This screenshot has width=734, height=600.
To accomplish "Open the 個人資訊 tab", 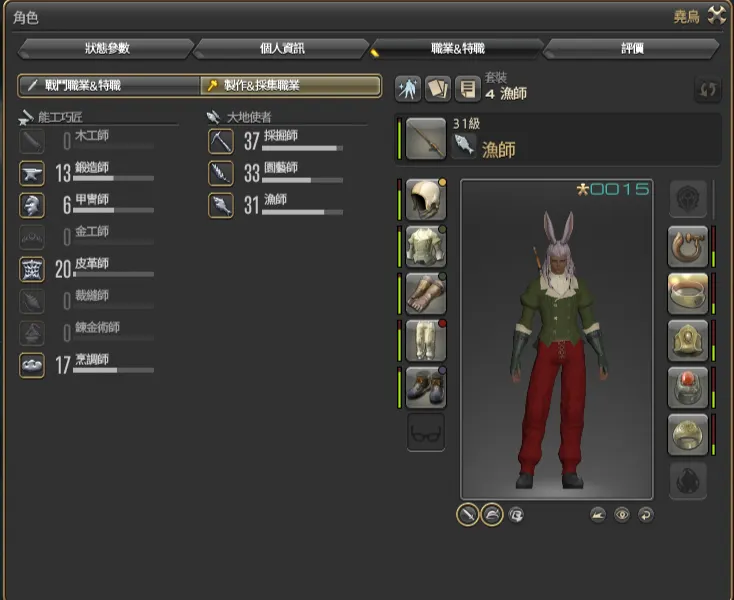I will pos(281,48).
